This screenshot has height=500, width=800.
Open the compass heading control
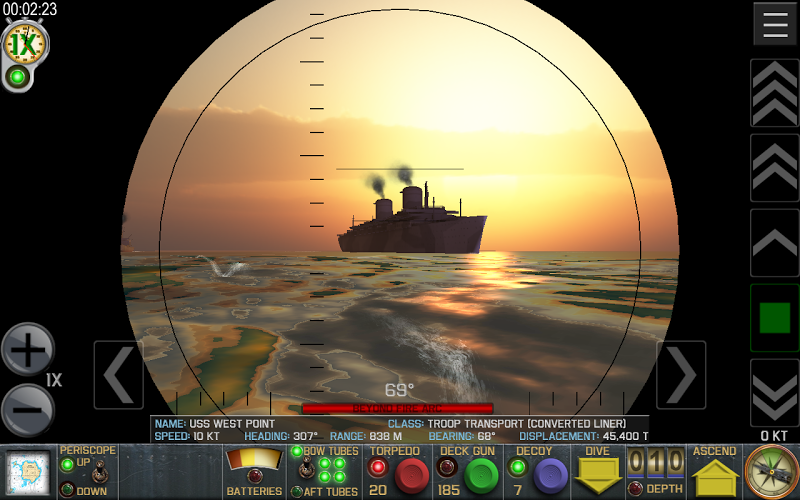pos(772,471)
